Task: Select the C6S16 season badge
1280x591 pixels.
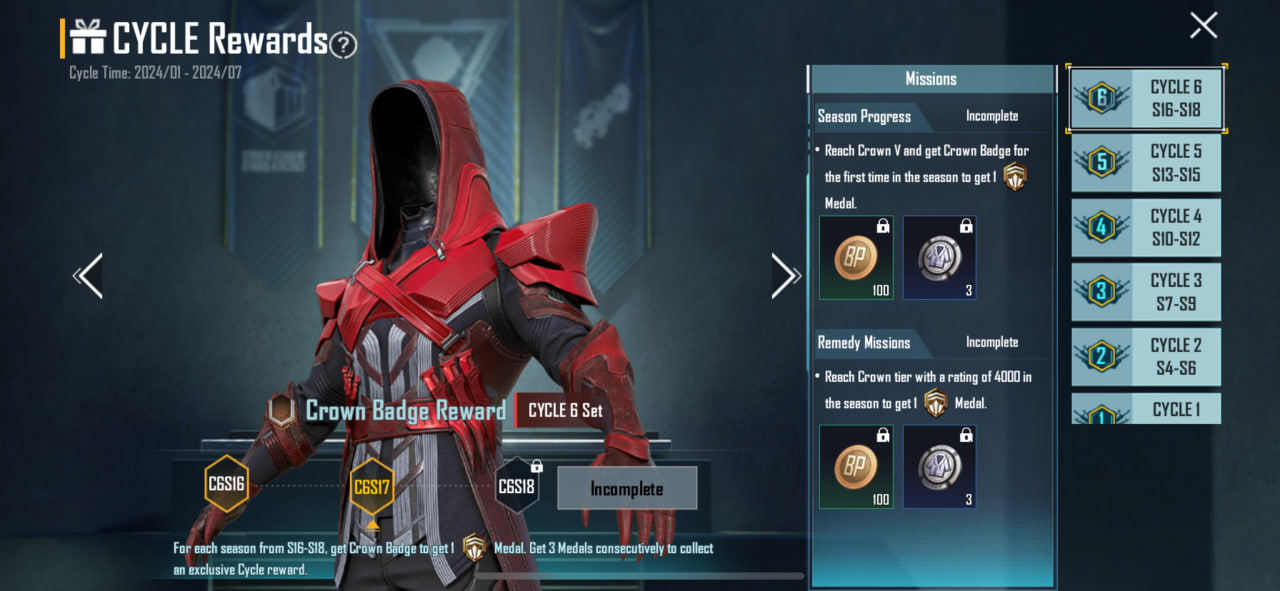Action: click(226, 485)
